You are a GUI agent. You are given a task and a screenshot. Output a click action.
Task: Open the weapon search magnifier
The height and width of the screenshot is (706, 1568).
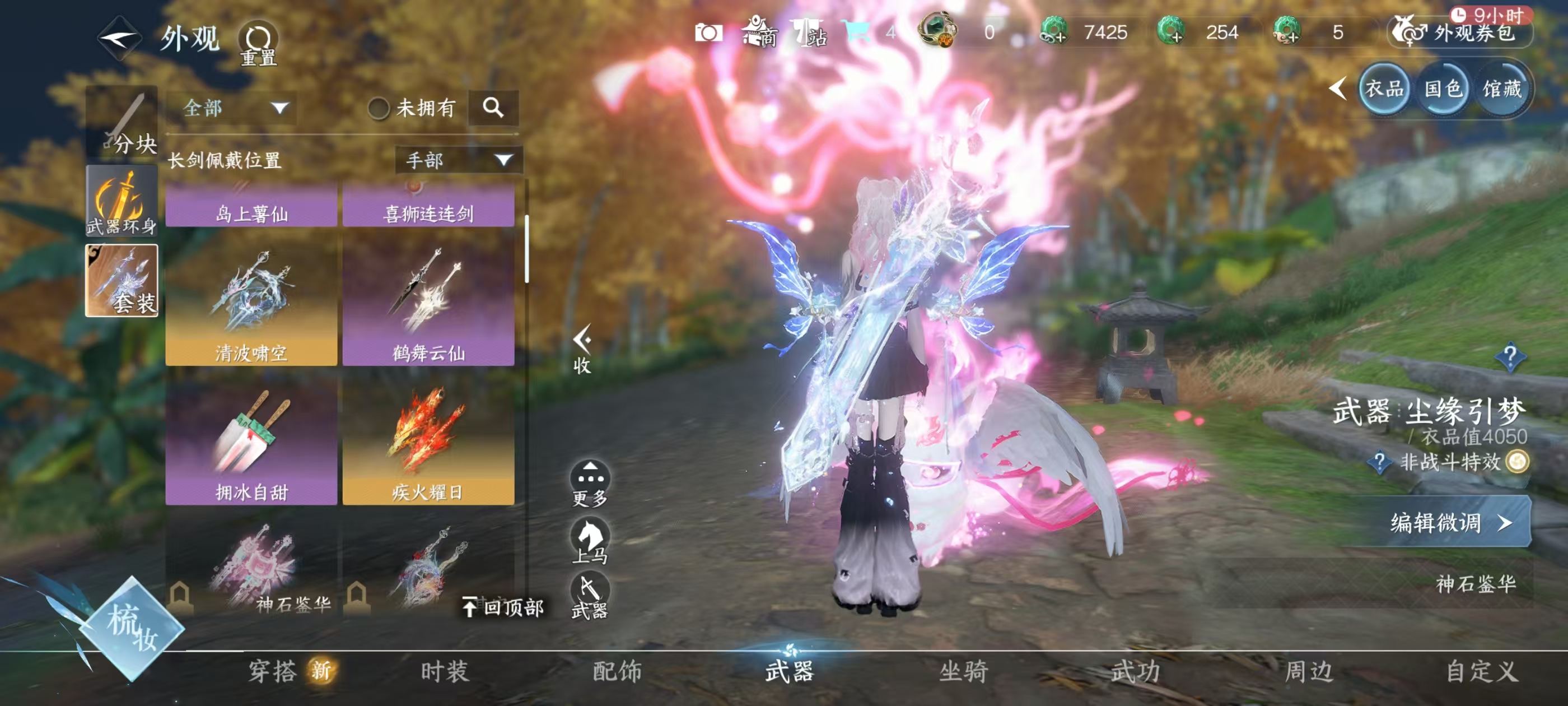493,108
